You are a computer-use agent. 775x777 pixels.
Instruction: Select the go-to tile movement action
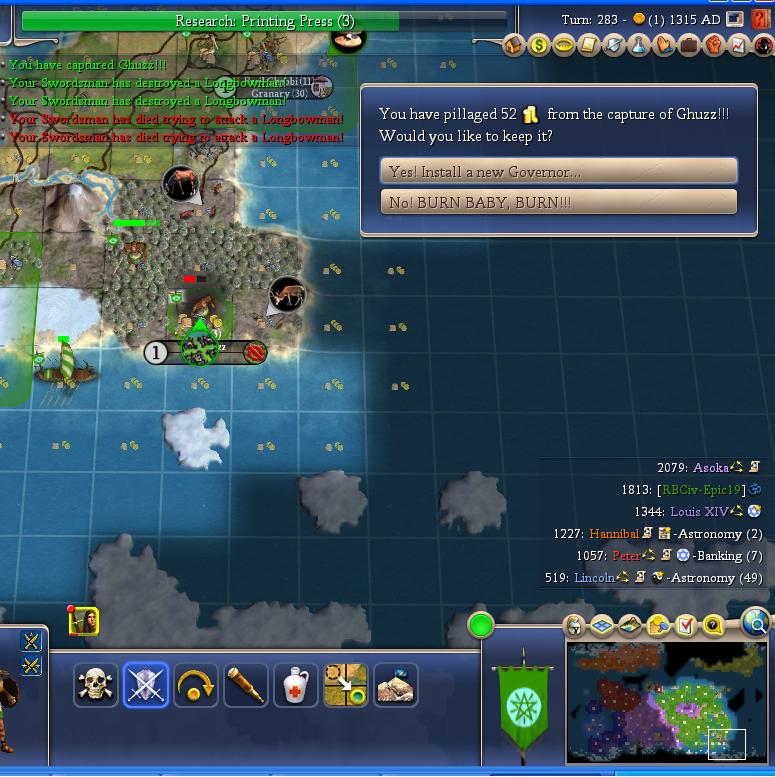pos(346,685)
